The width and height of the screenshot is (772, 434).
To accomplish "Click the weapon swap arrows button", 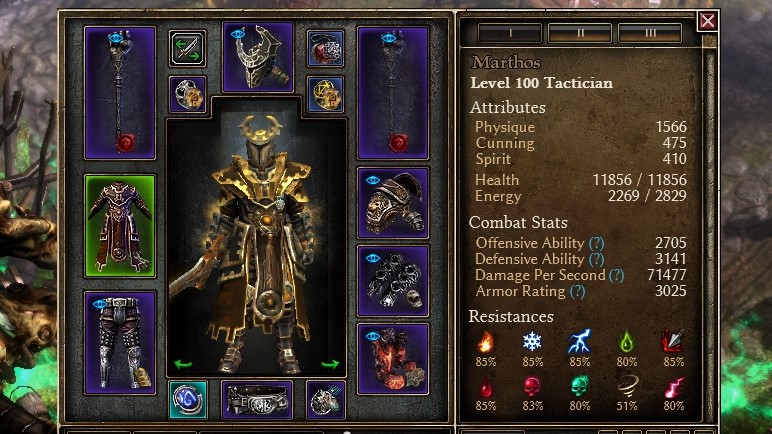I will tap(187, 48).
